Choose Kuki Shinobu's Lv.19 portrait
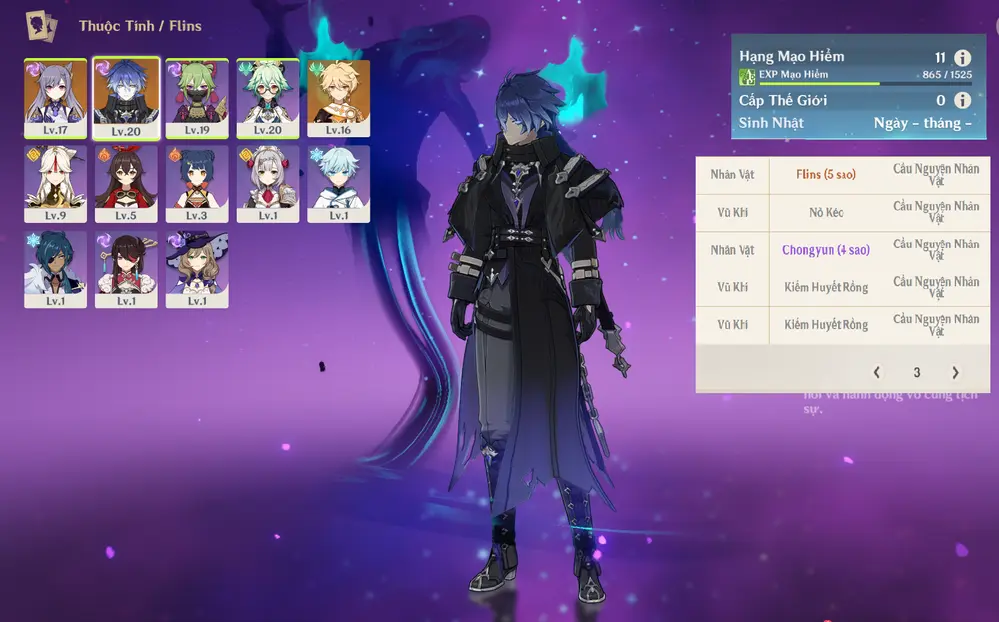The width and height of the screenshot is (999, 622). click(197, 97)
